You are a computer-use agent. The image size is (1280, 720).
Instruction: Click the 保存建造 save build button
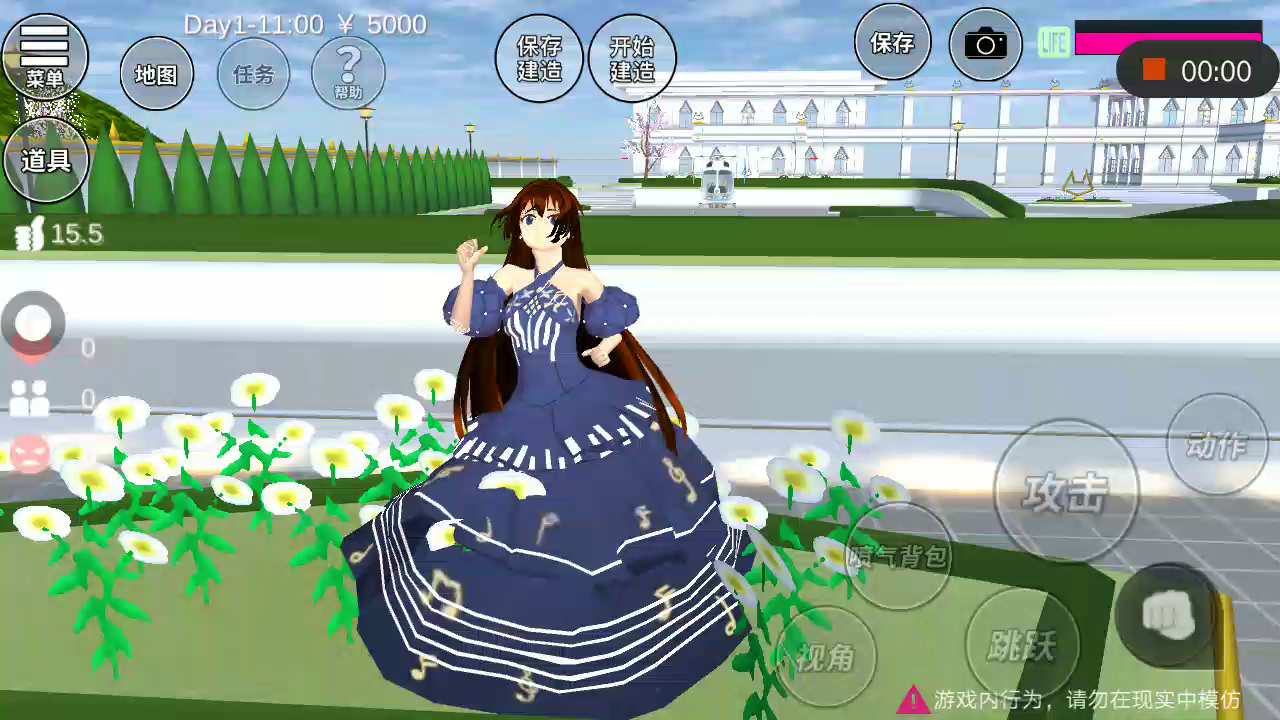[539, 58]
